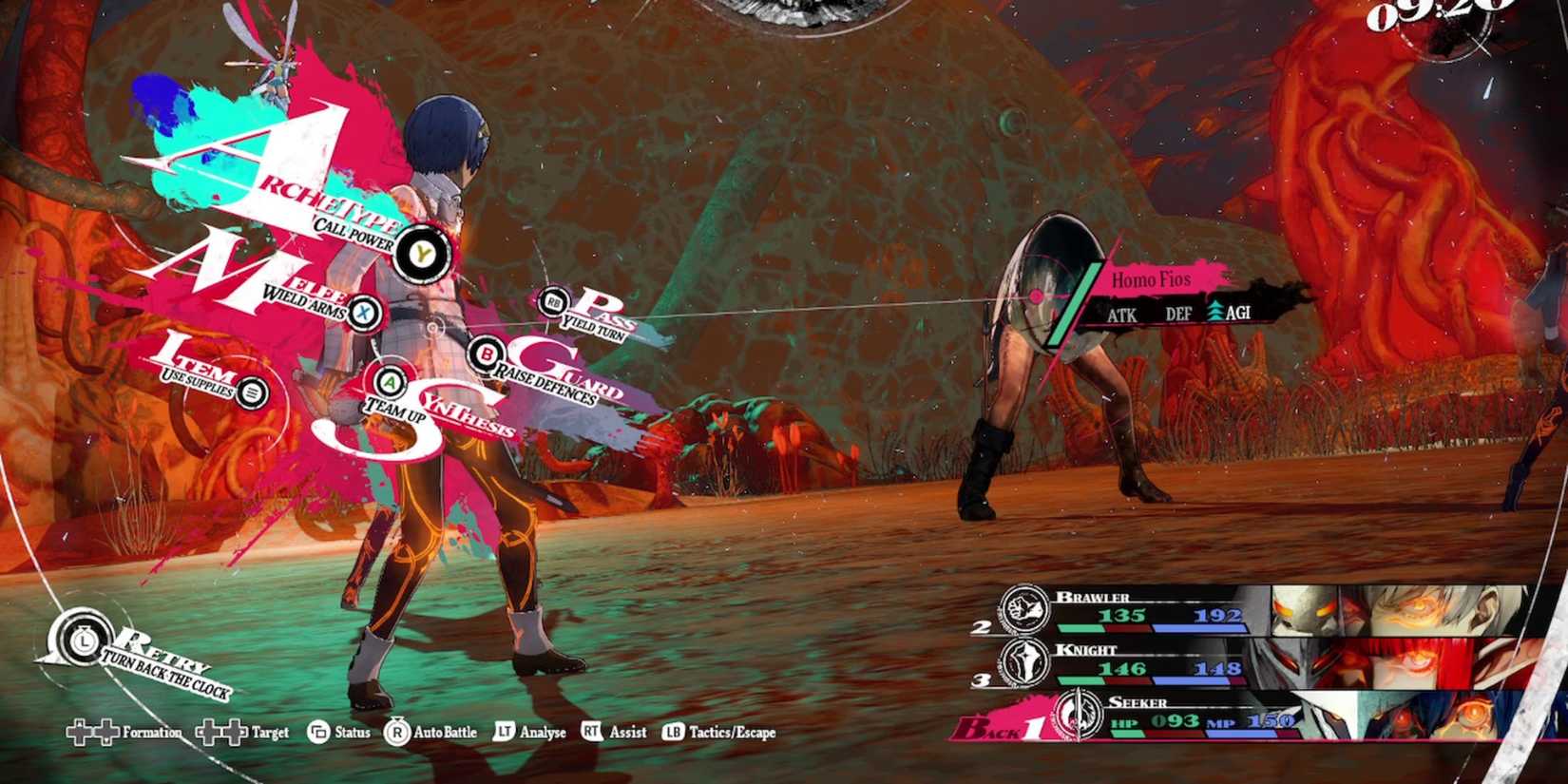The width and height of the screenshot is (1568, 784).
Task: Open the Item supplies command
Action: coord(251,391)
